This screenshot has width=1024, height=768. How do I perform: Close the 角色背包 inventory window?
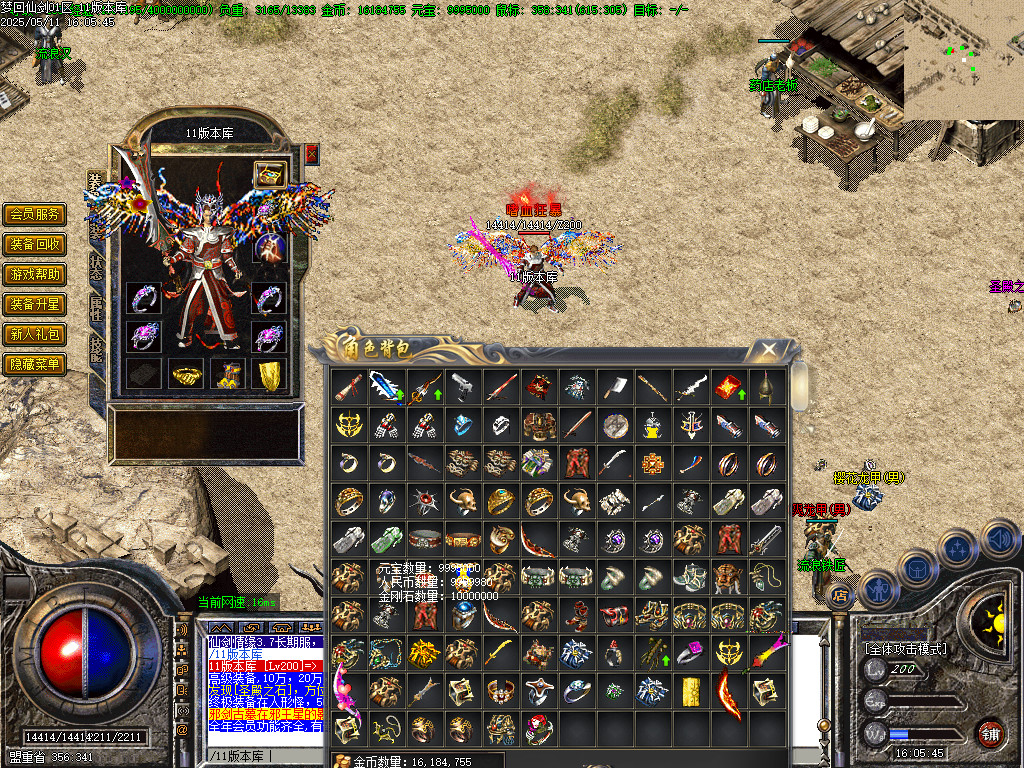(x=768, y=349)
